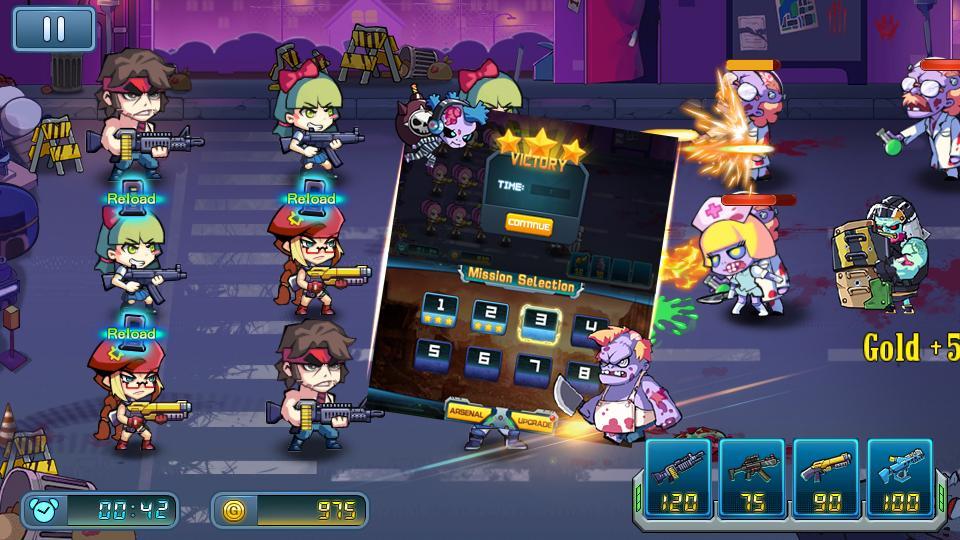Choose mission 2 tile
The height and width of the screenshot is (540, 960).
pos(489,315)
